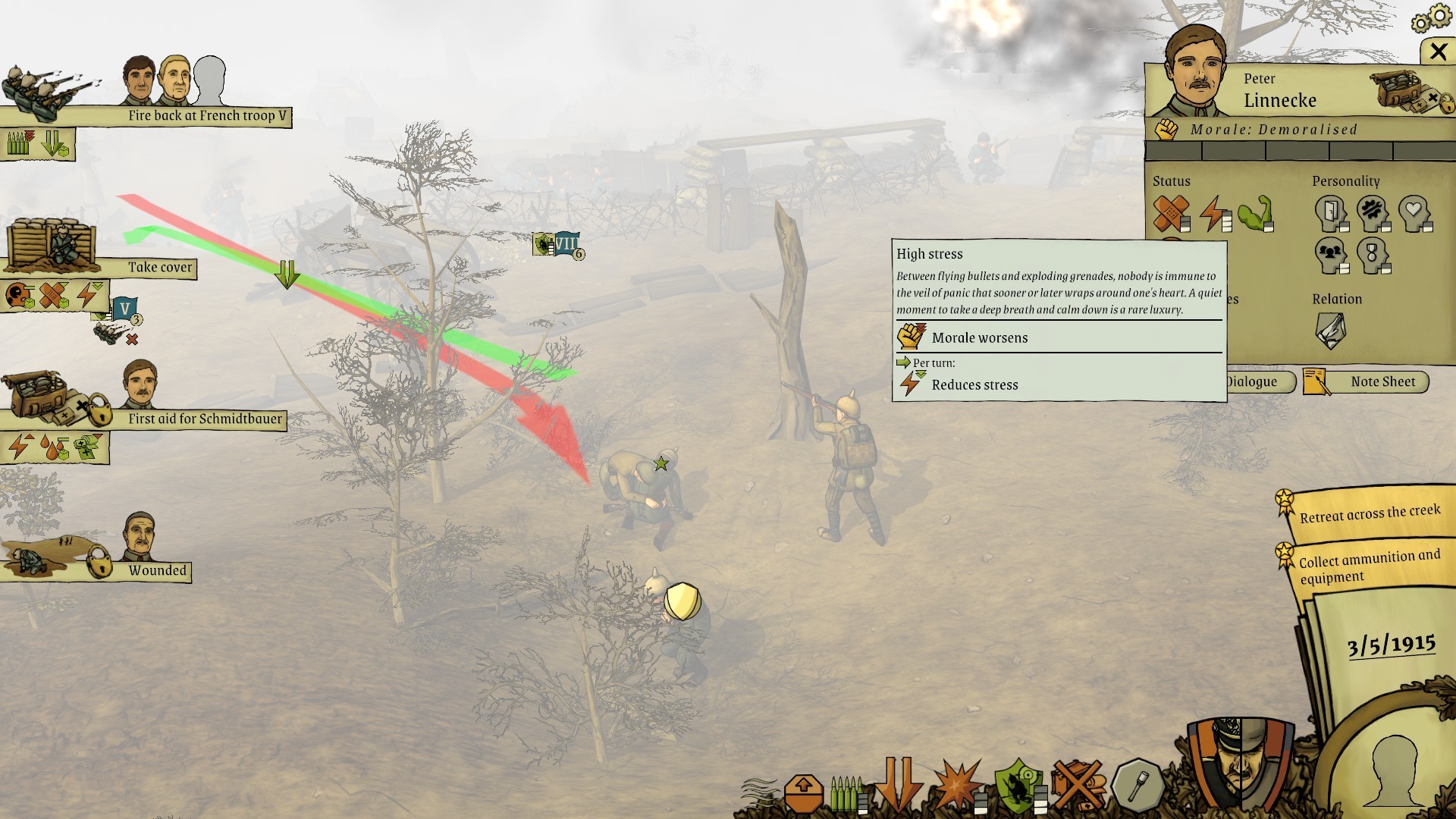This screenshot has height=819, width=1456.
Task: Inspect the green muscle arm status icon
Action: tap(1255, 213)
